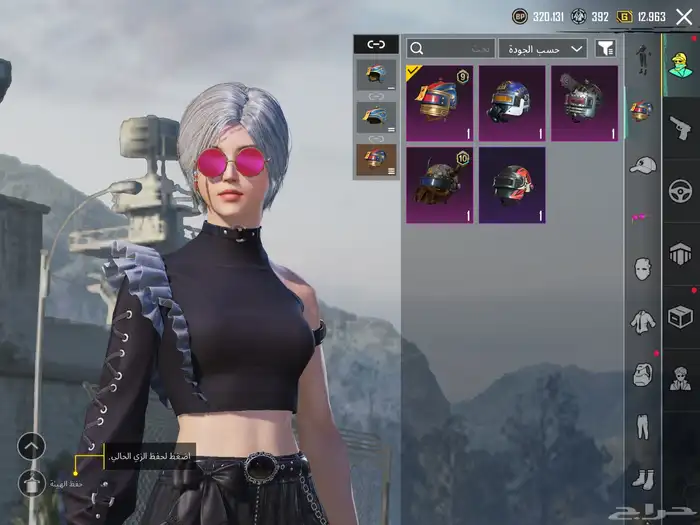The width and height of the screenshot is (700, 525).
Task: Open the sort-by-quality dropdown
Action: tap(543, 48)
